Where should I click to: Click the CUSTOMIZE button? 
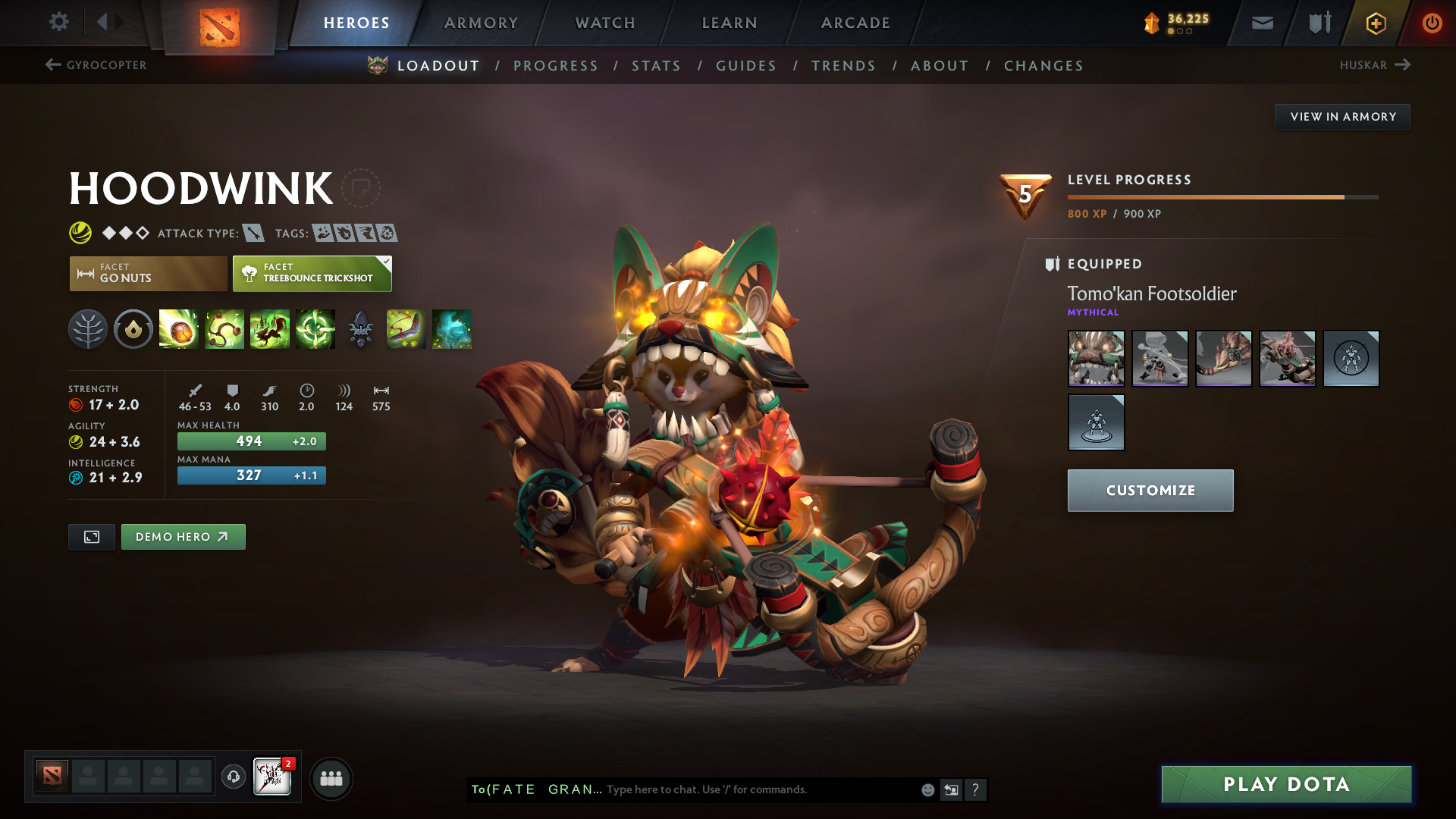1150,490
